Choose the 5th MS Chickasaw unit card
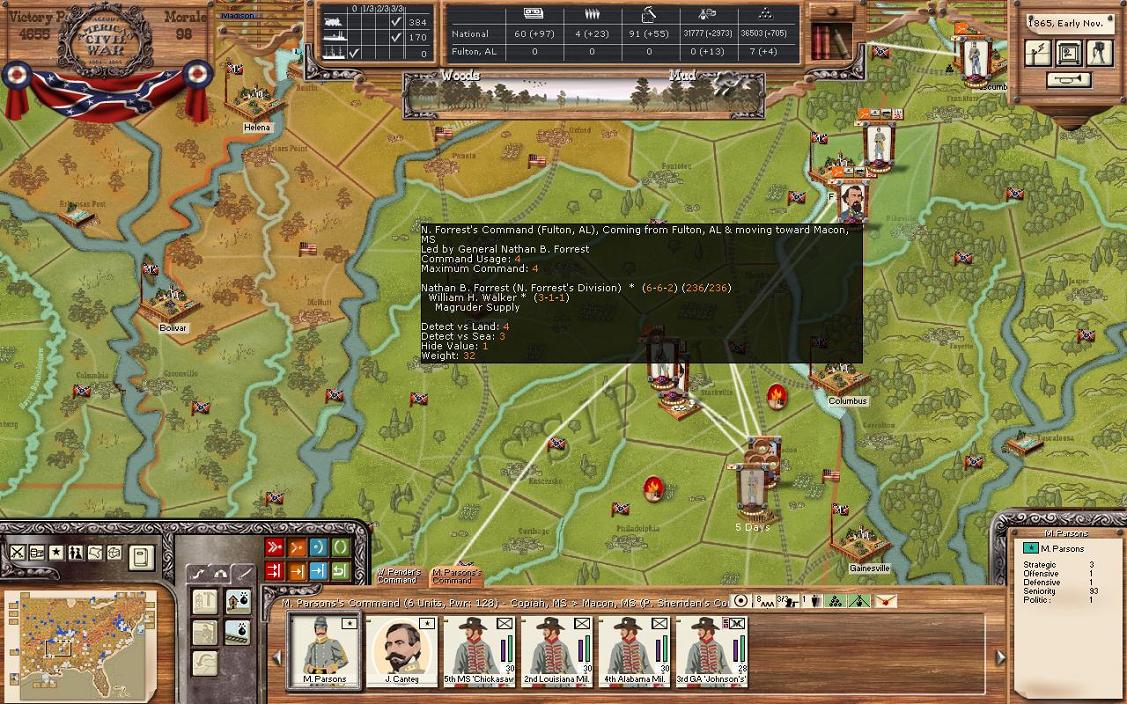The image size is (1127, 704). click(x=478, y=649)
